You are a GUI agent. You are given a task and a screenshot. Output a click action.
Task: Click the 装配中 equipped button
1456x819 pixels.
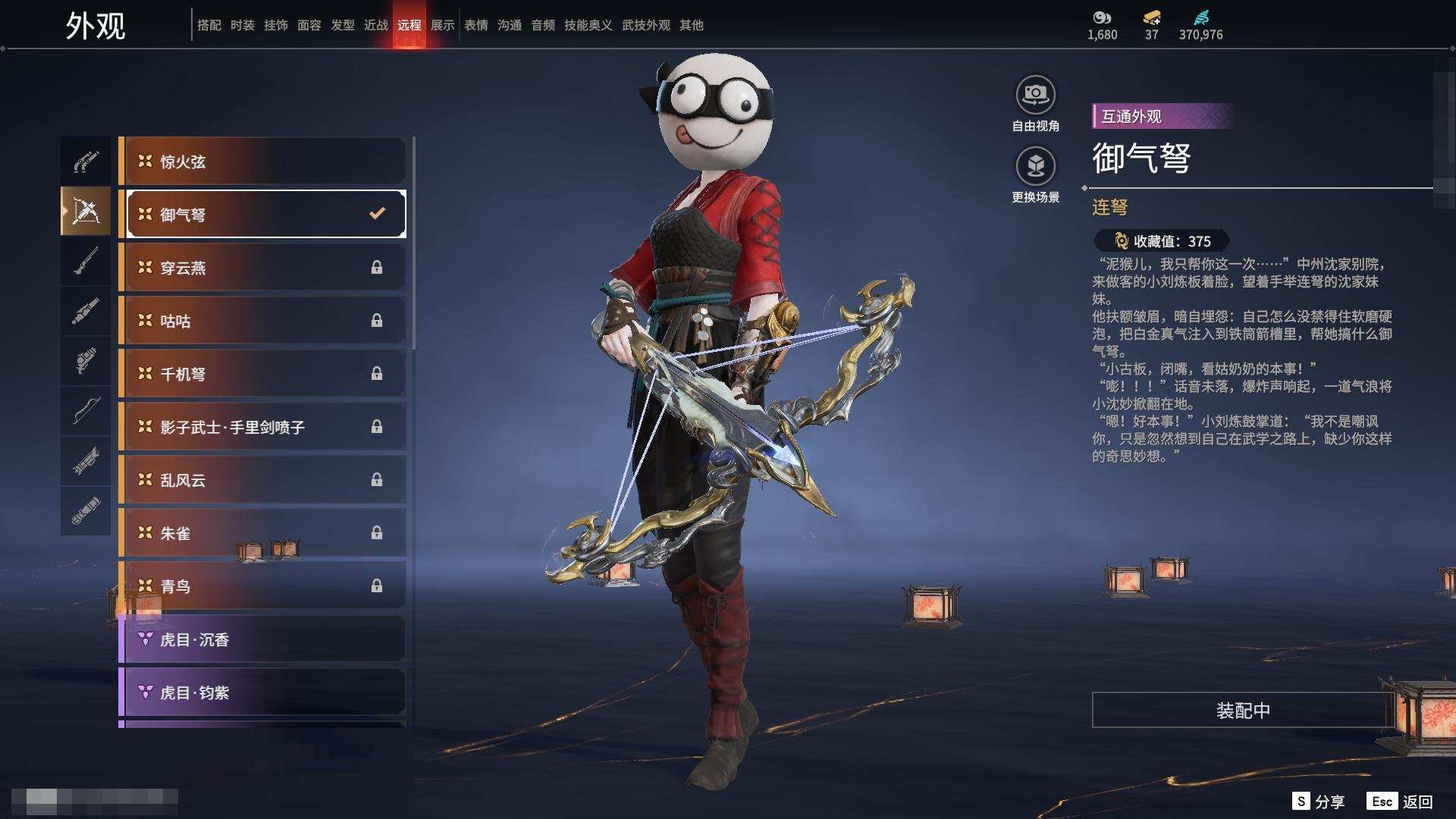click(1242, 710)
